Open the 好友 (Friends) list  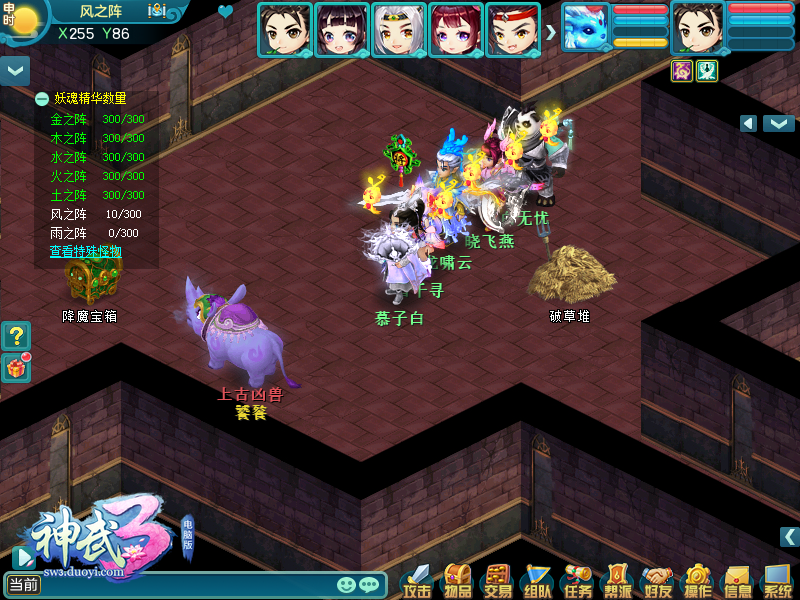pos(657,581)
